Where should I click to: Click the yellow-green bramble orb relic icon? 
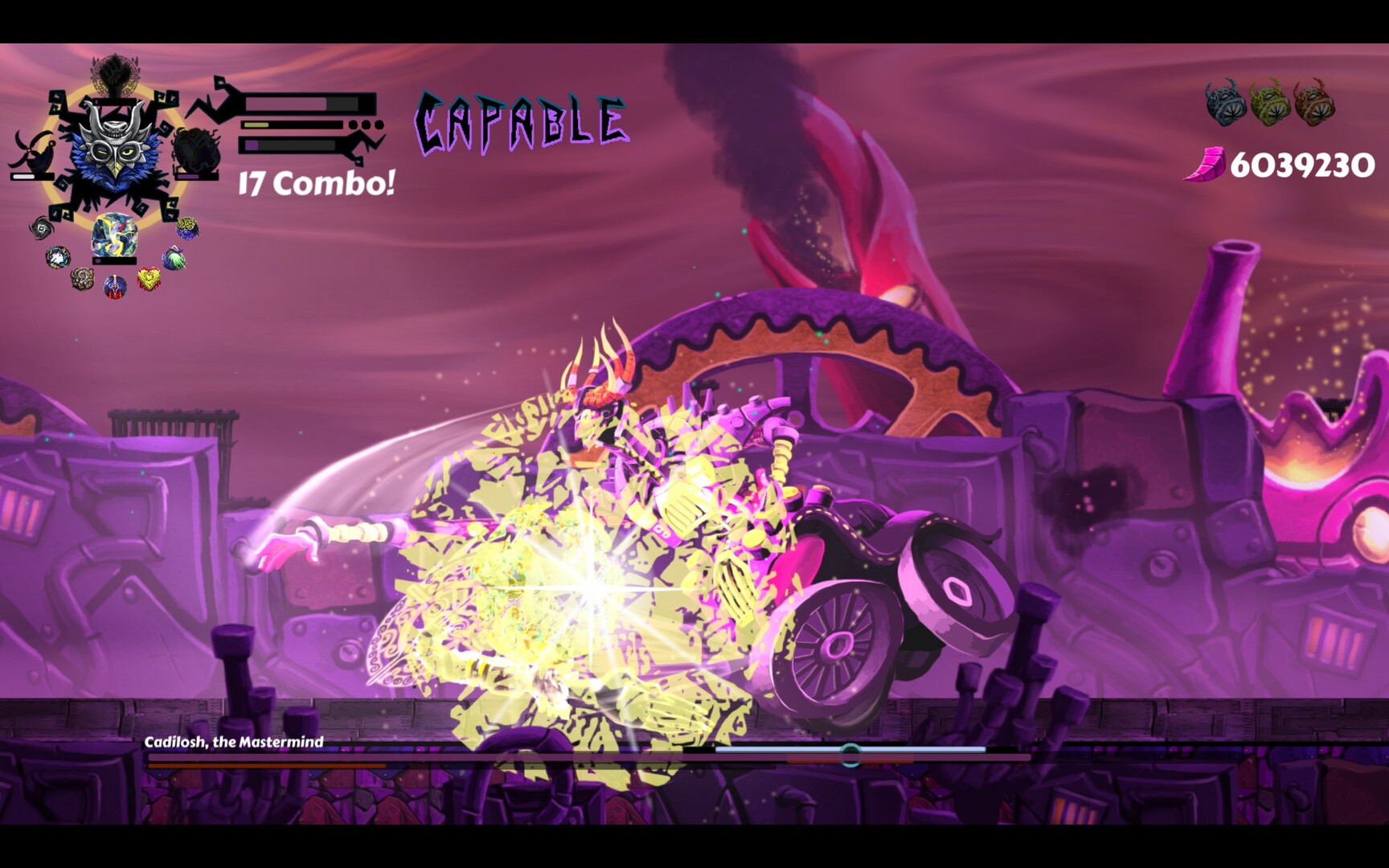[186, 227]
